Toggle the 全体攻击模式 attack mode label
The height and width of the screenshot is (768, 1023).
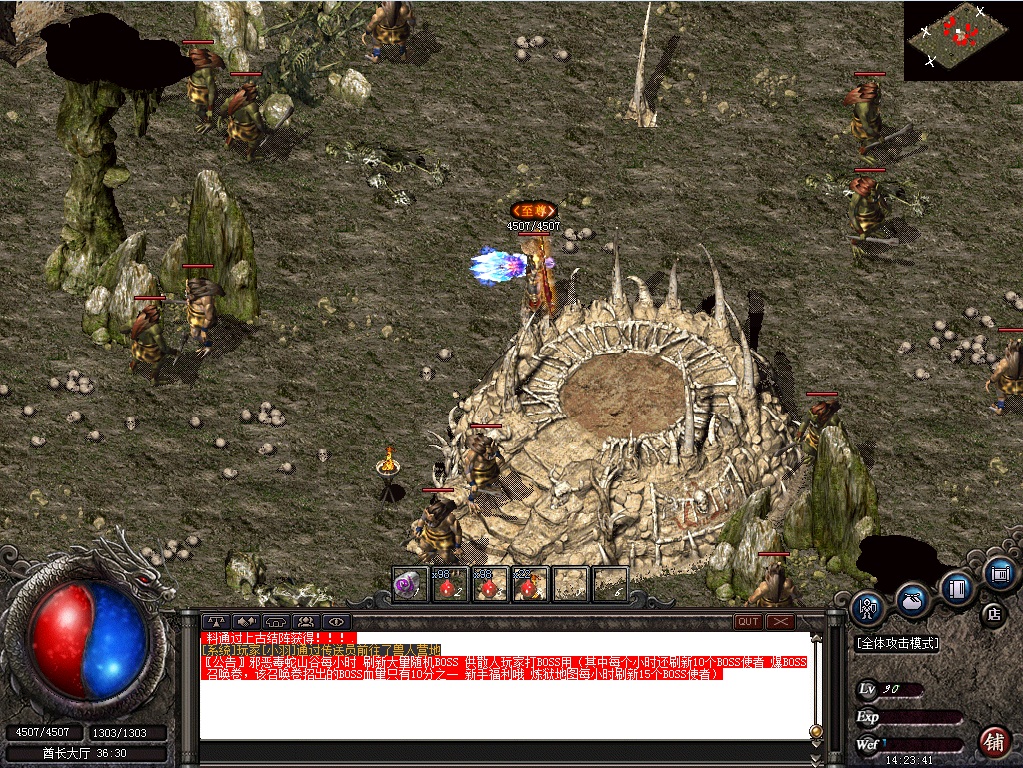897,644
